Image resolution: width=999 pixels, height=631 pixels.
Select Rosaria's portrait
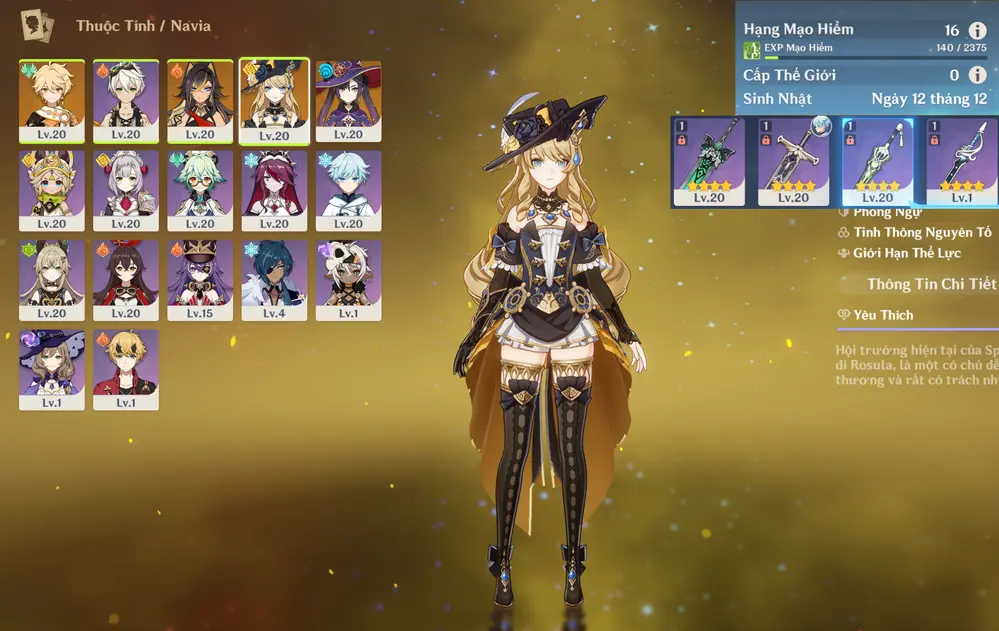274,190
